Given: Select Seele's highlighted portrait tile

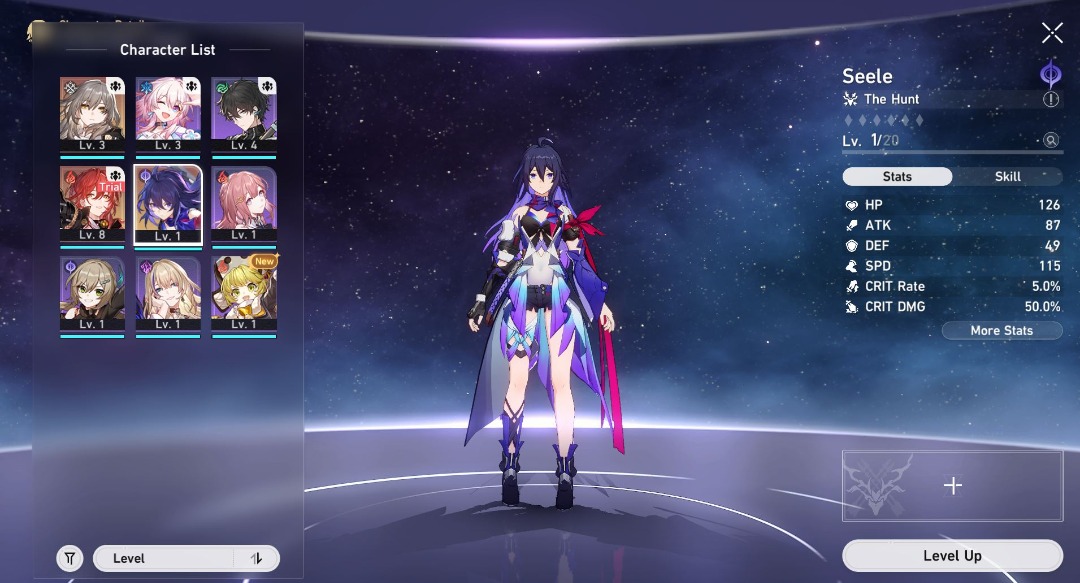Looking at the screenshot, I should 168,204.
